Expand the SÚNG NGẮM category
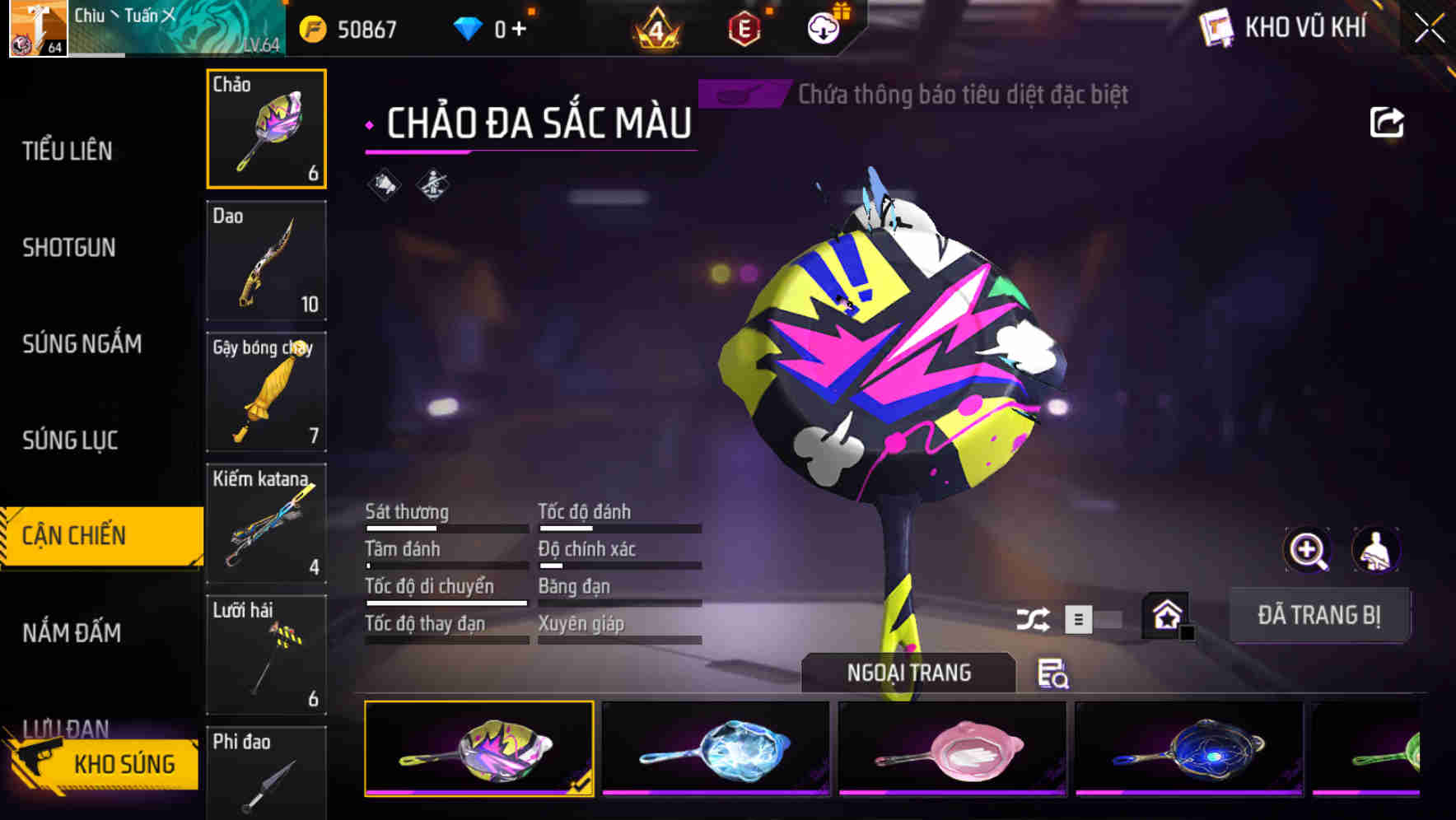 coord(82,344)
